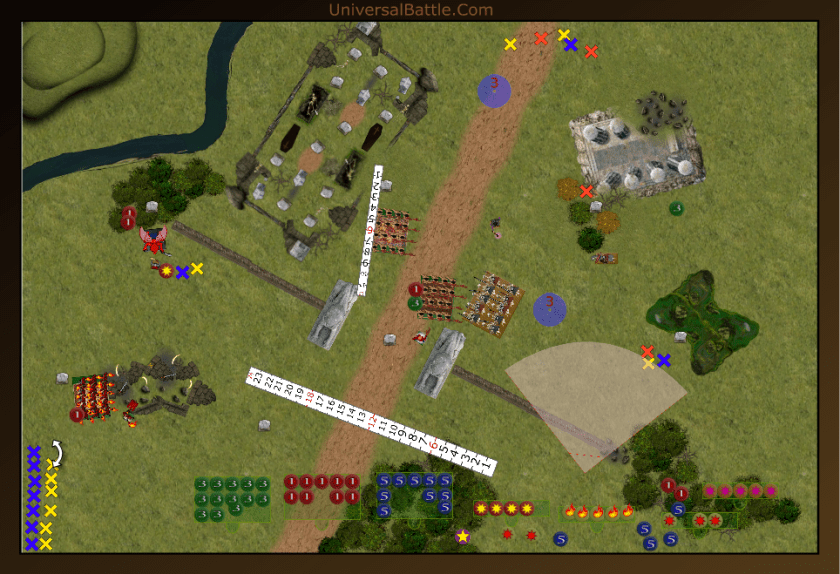The image size is (840, 574).
Task: Select the flaming red regiment by the ruins
Action: [x=96, y=395]
